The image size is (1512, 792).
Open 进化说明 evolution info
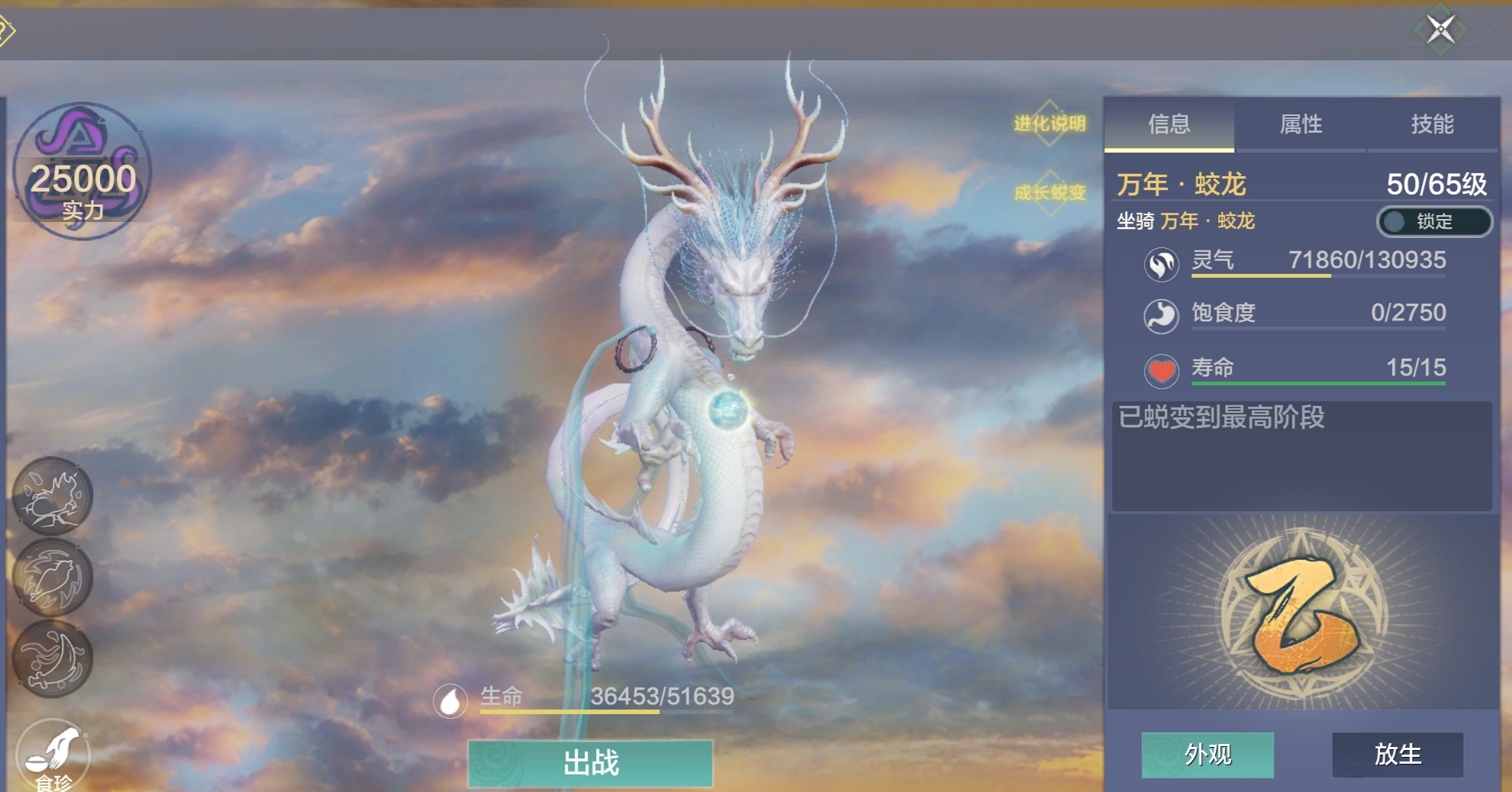tap(1049, 124)
